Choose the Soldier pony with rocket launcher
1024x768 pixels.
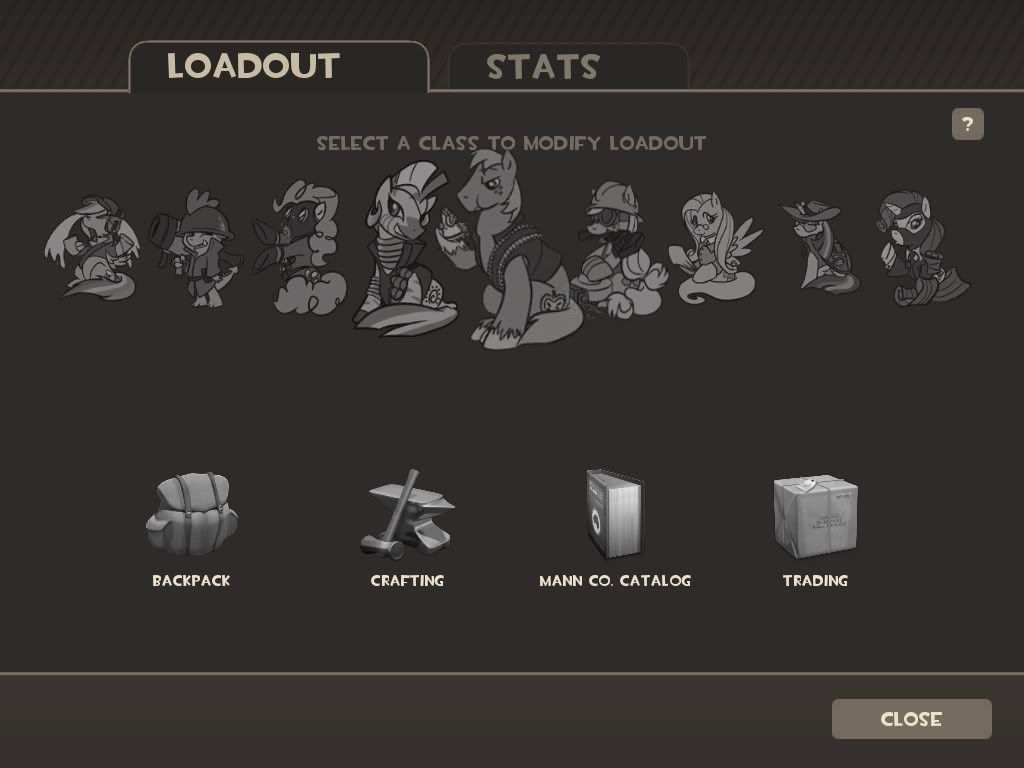click(196, 245)
